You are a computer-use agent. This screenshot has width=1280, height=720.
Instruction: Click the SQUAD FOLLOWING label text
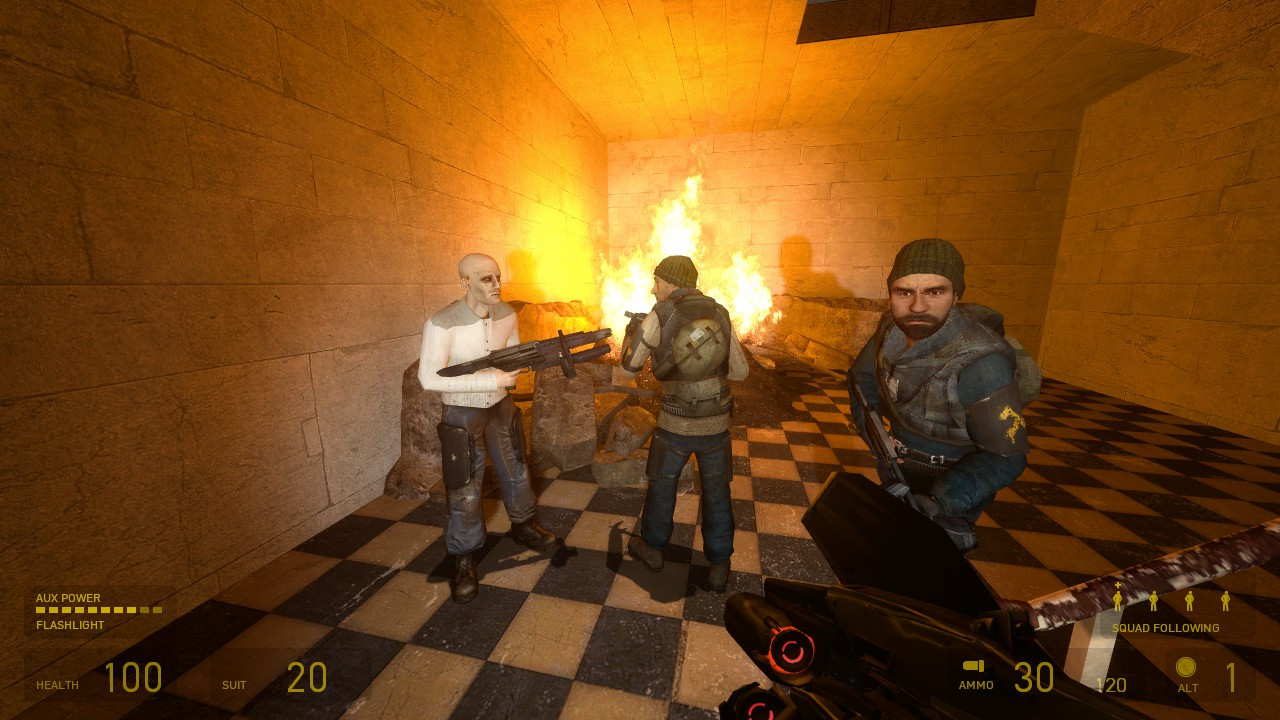click(1166, 628)
